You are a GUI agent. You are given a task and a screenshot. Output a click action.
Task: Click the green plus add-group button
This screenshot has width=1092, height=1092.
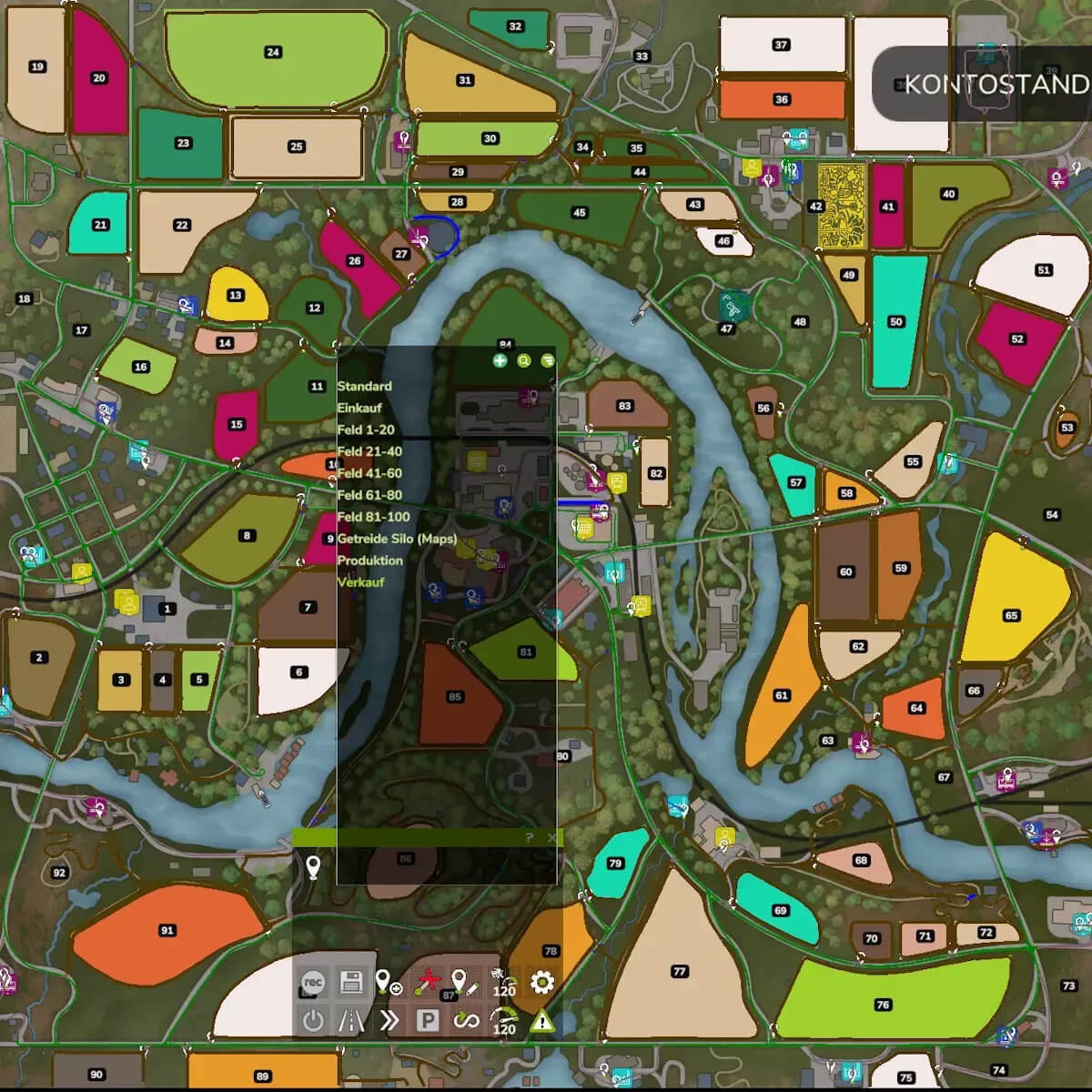pyautogui.click(x=500, y=361)
